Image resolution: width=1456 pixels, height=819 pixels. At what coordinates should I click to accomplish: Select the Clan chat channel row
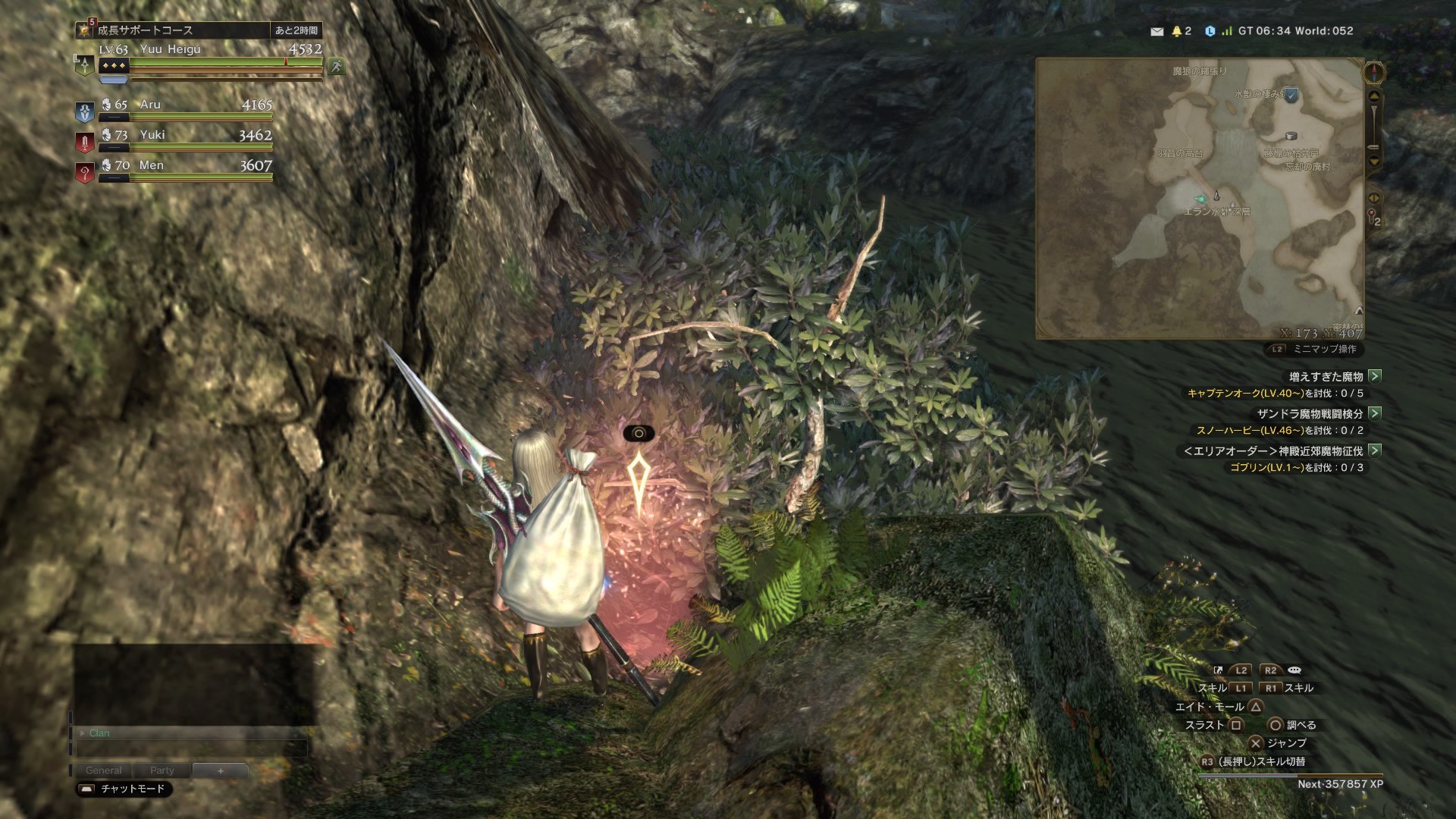[x=190, y=733]
